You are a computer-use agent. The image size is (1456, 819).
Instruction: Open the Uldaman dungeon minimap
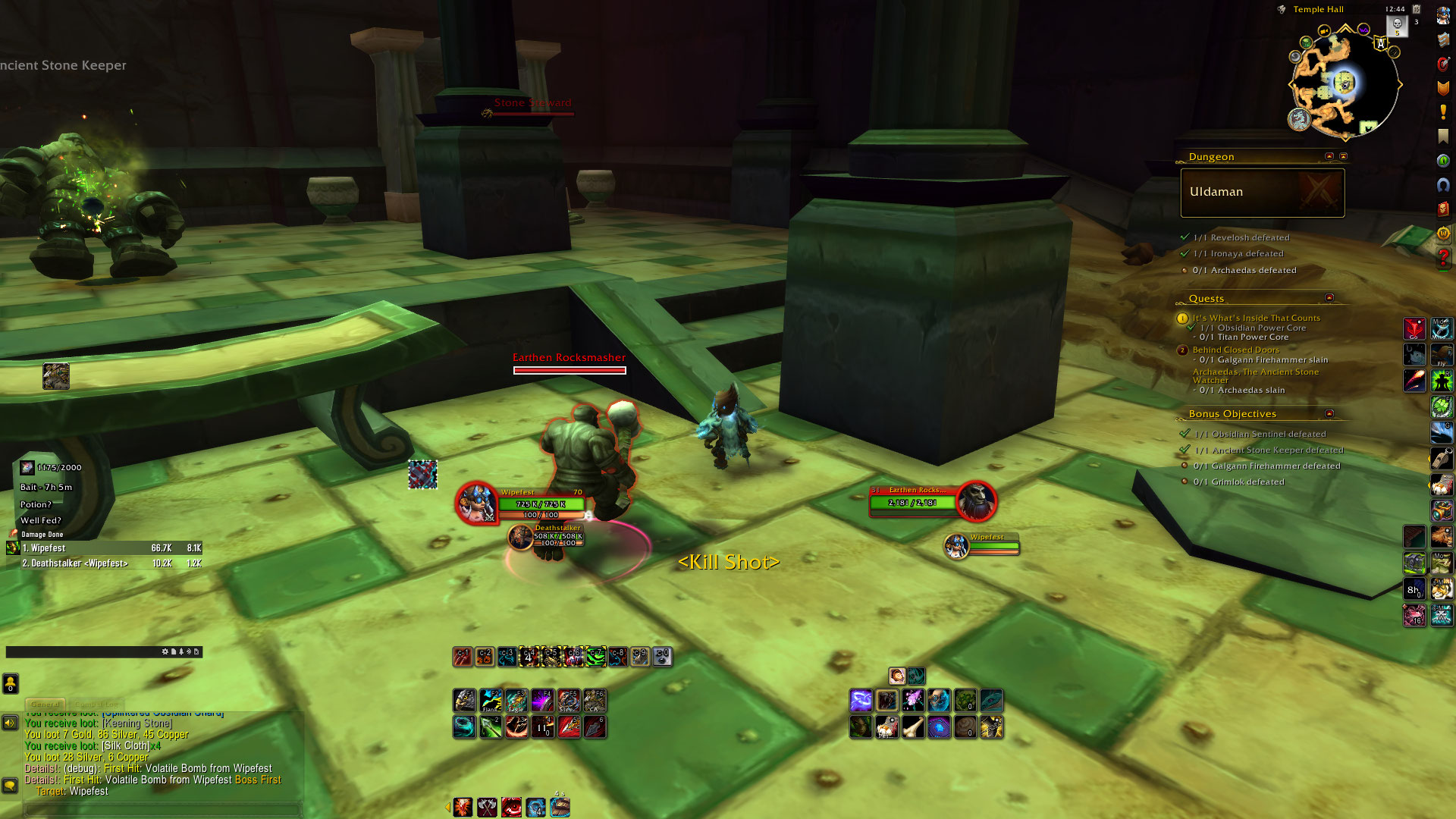click(x=1345, y=84)
